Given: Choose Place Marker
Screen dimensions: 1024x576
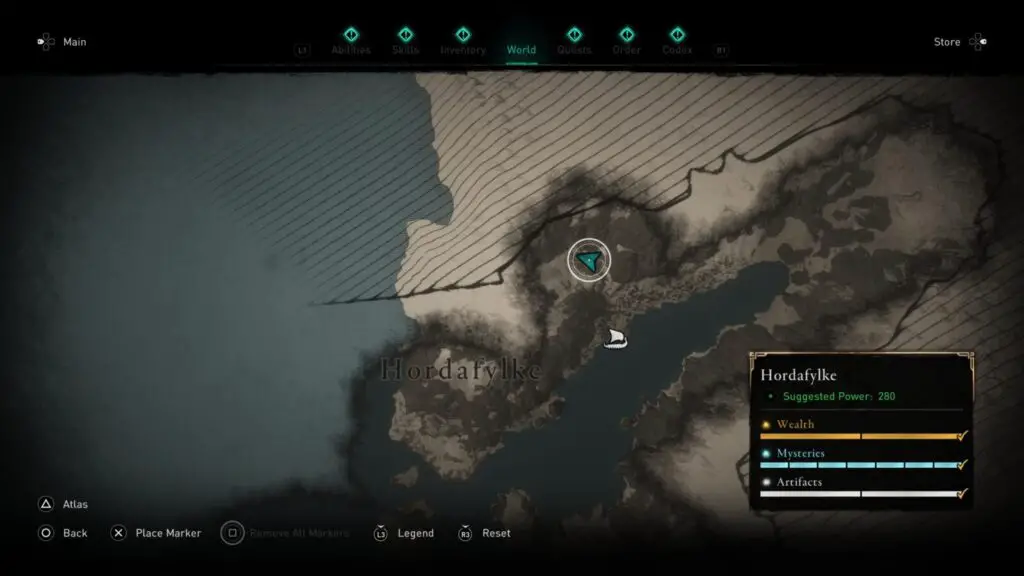Looking at the screenshot, I should (x=156, y=533).
